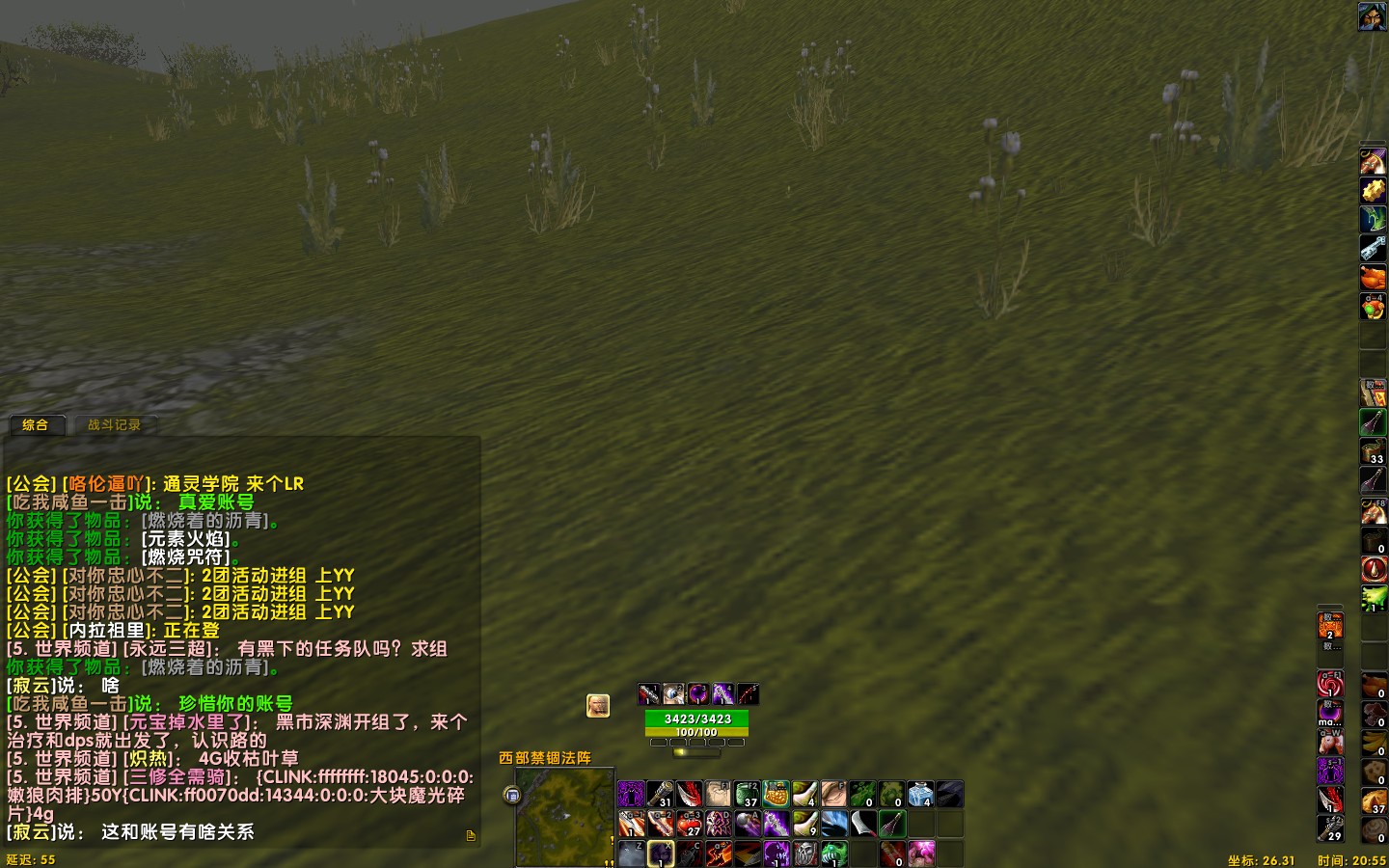Click the character portrait icon in the top-right corner
The image size is (1389, 868).
click(x=1374, y=15)
